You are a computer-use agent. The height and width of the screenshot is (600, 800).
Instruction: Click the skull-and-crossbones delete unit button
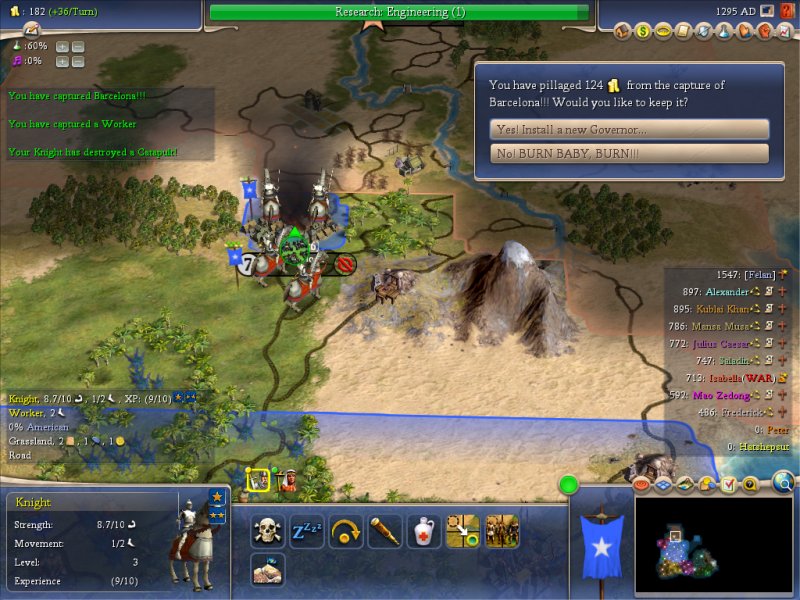(268, 531)
